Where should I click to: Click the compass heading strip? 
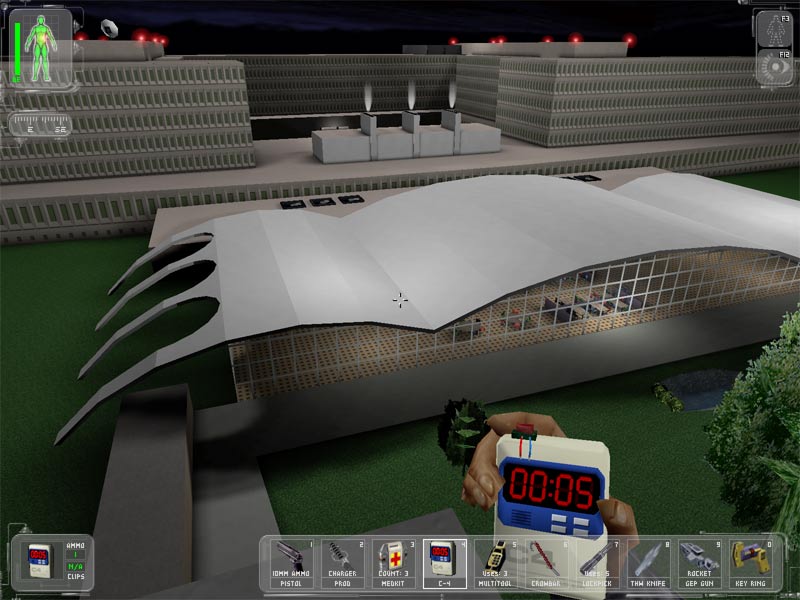[x=39, y=125]
